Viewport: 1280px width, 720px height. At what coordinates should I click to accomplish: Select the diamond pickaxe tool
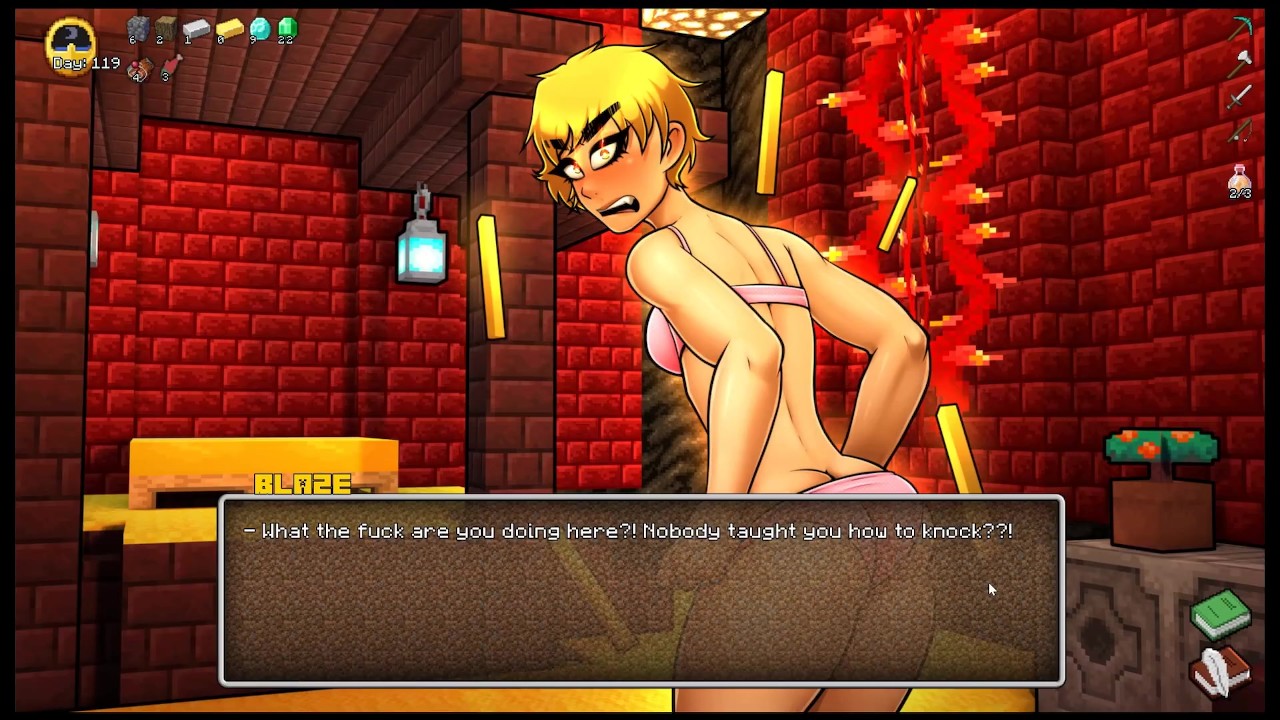point(1241,30)
